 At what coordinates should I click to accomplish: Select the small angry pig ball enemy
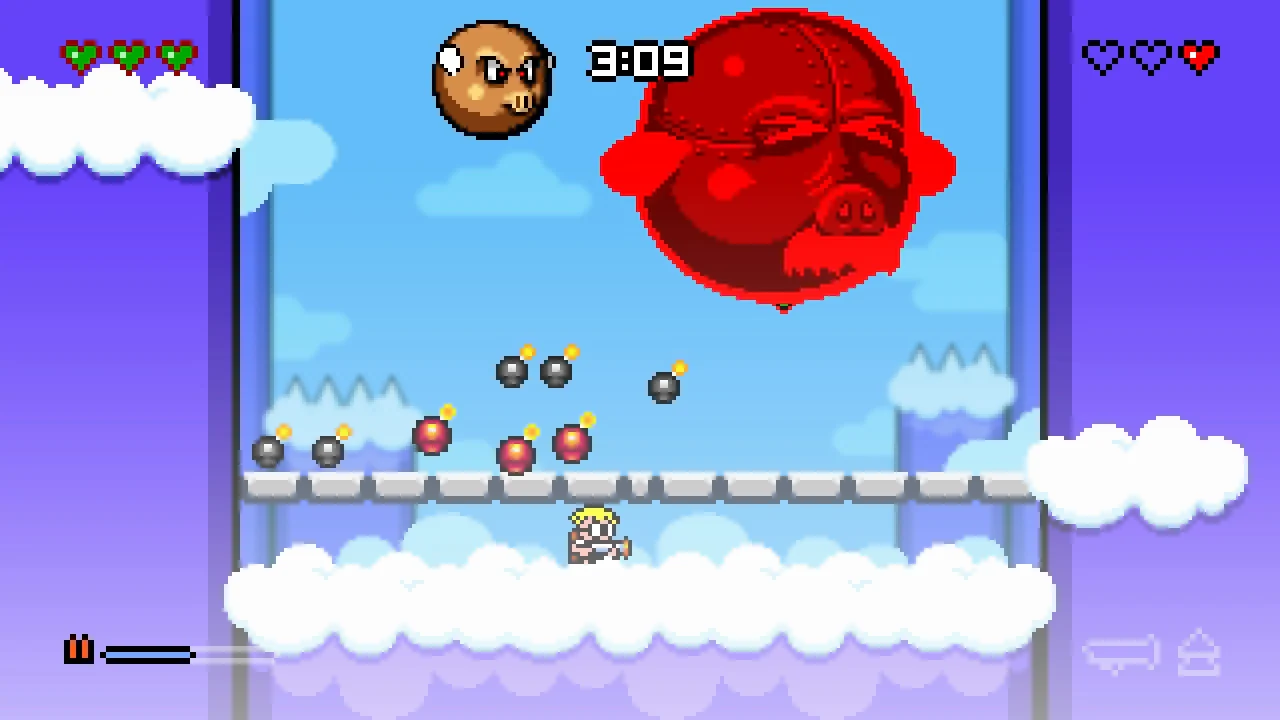click(x=492, y=78)
